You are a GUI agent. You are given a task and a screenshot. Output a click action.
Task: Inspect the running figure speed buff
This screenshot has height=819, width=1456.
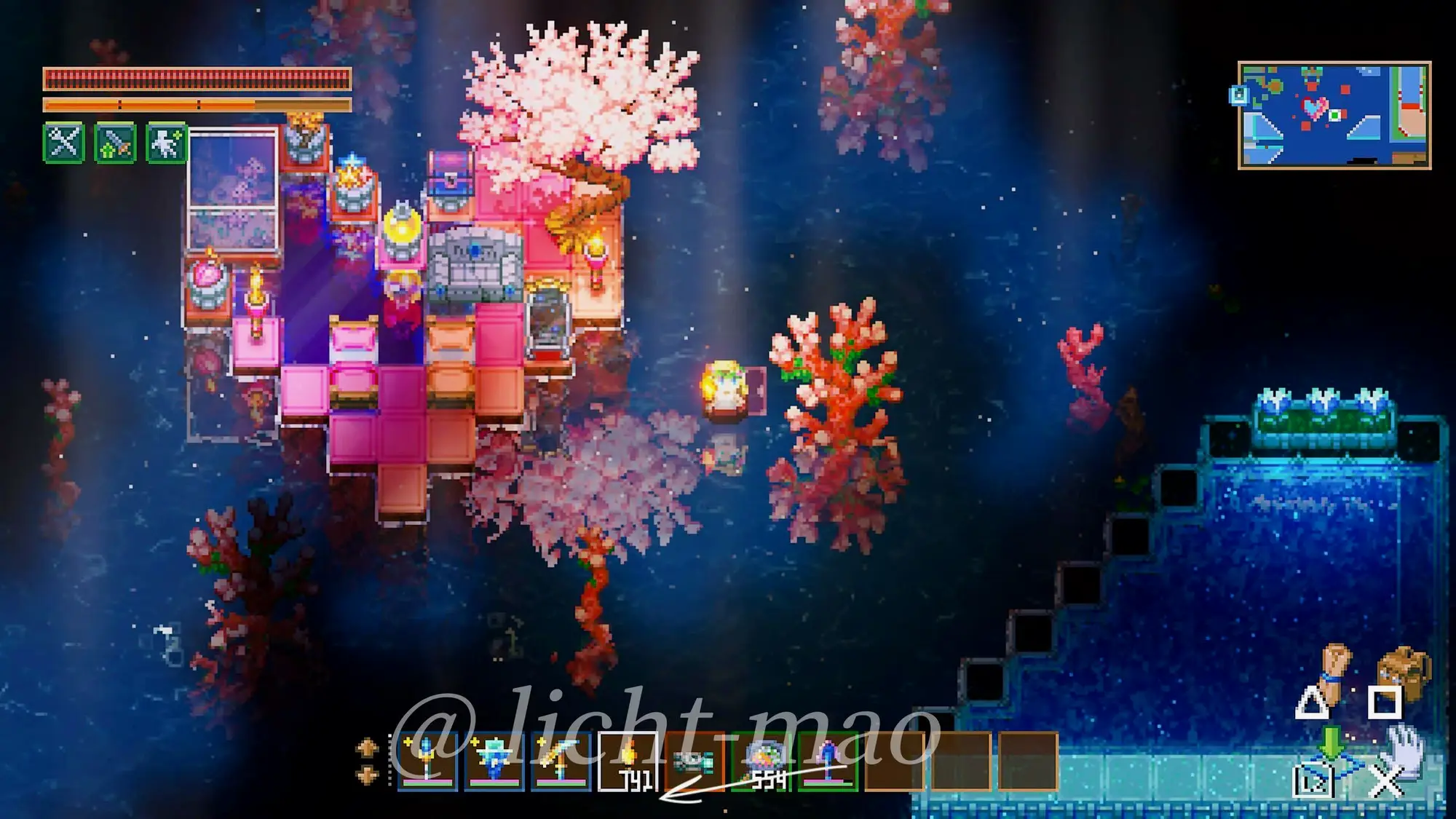pyautogui.click(x=167, y=142)
